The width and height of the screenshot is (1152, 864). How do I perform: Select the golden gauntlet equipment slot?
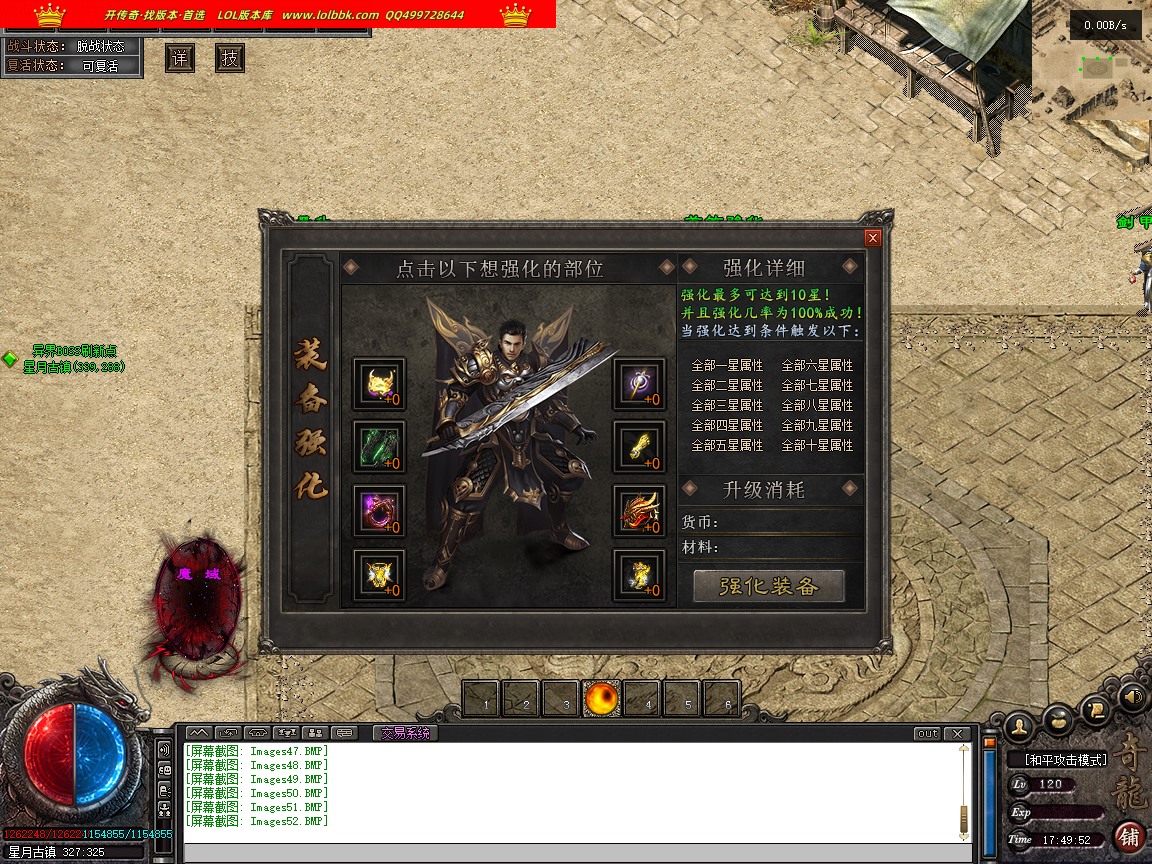pyautogui.click(x=639, y=448)
